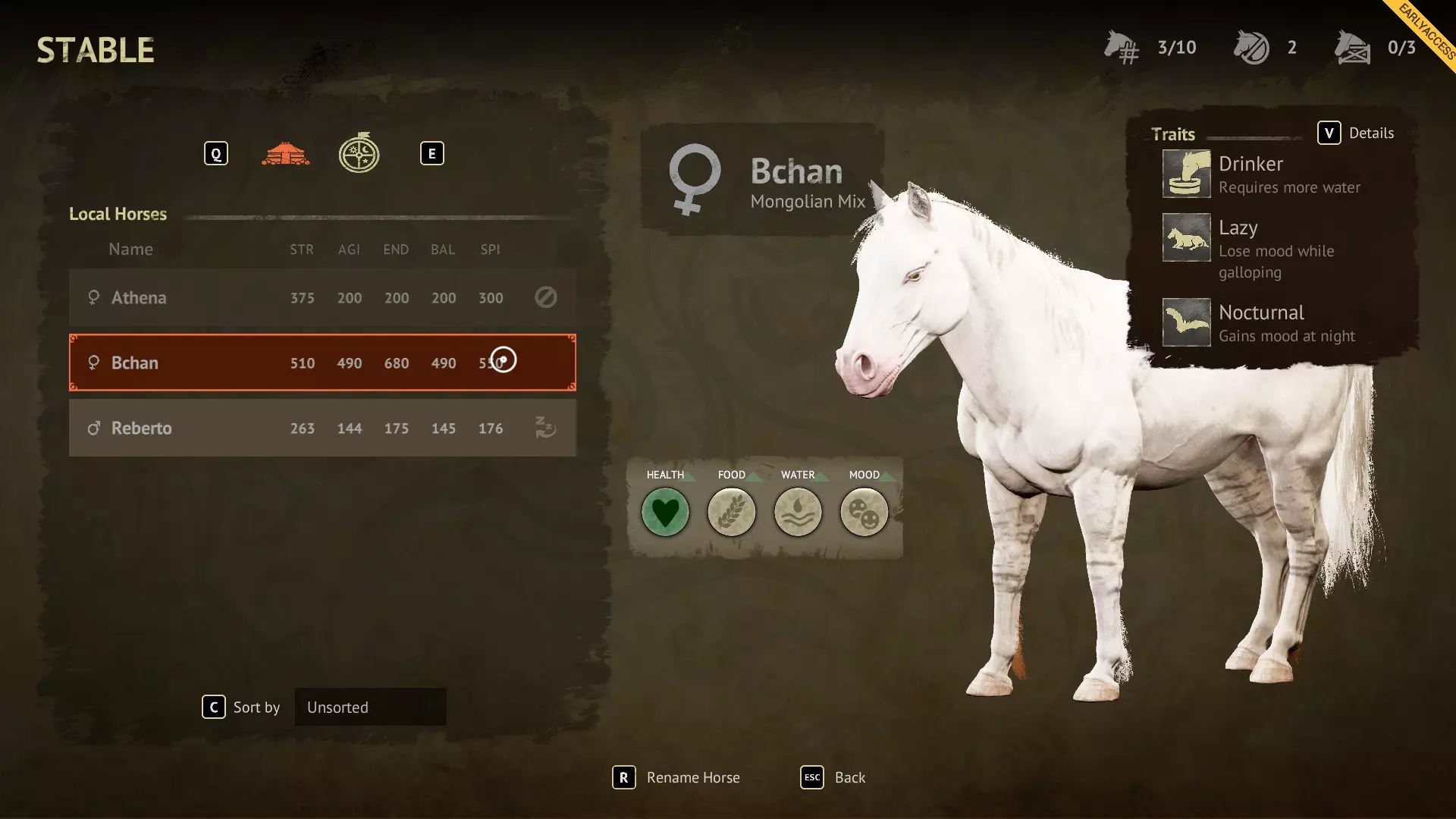The image size is (1456, 819).
Task: Open the Sort by dropdown
Action: [x=370, y=708]
